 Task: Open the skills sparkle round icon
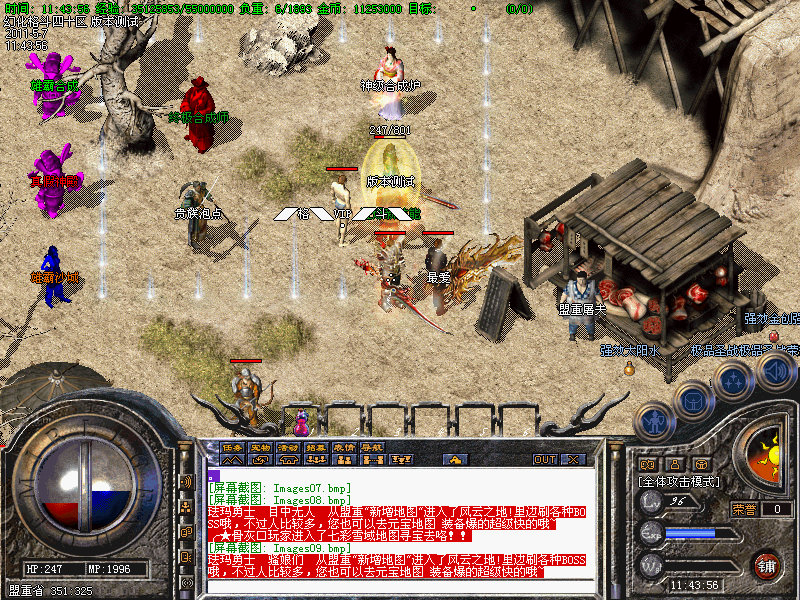(733, 380)
